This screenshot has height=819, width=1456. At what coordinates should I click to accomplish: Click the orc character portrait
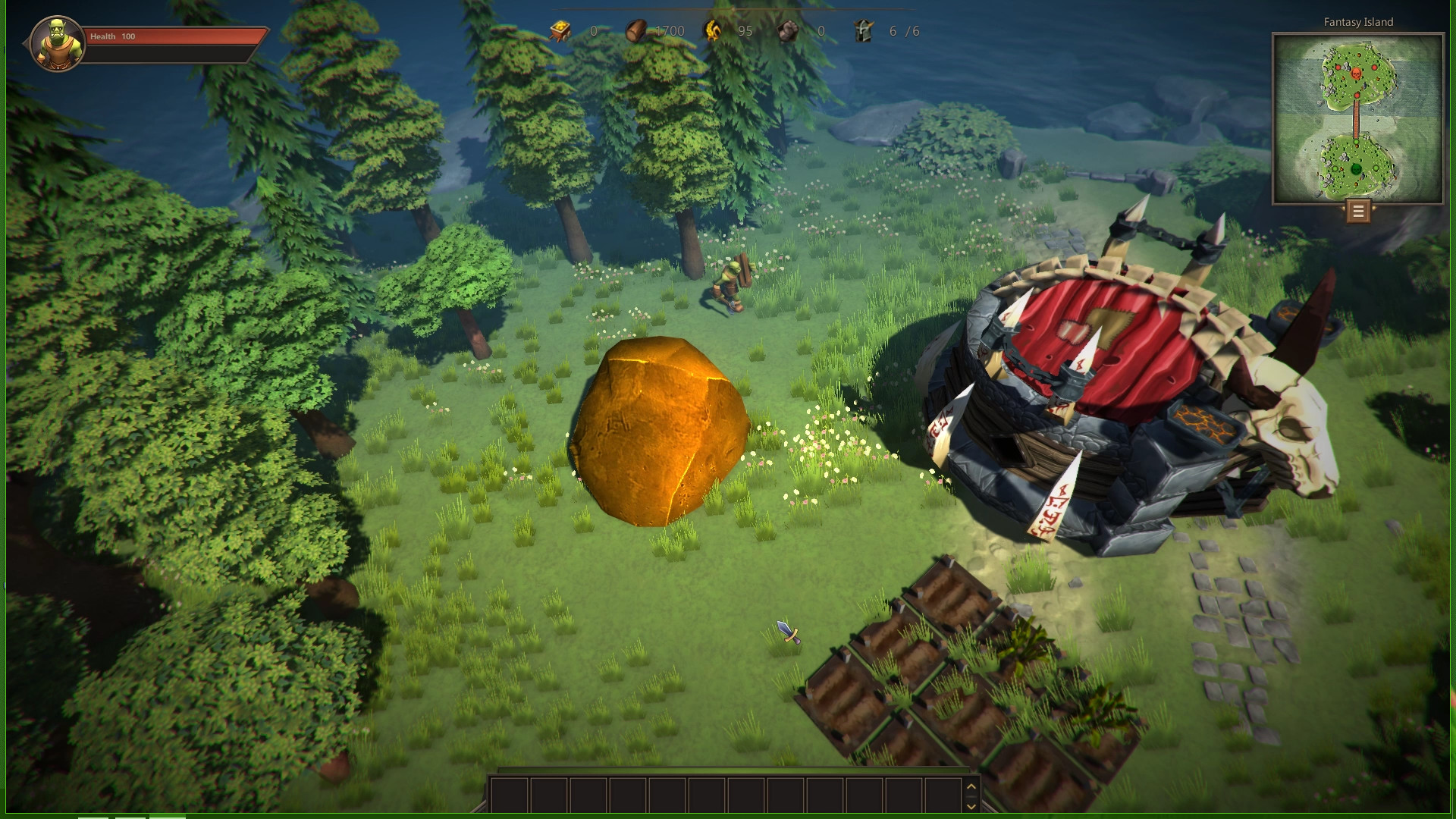(x=57, y=43)
